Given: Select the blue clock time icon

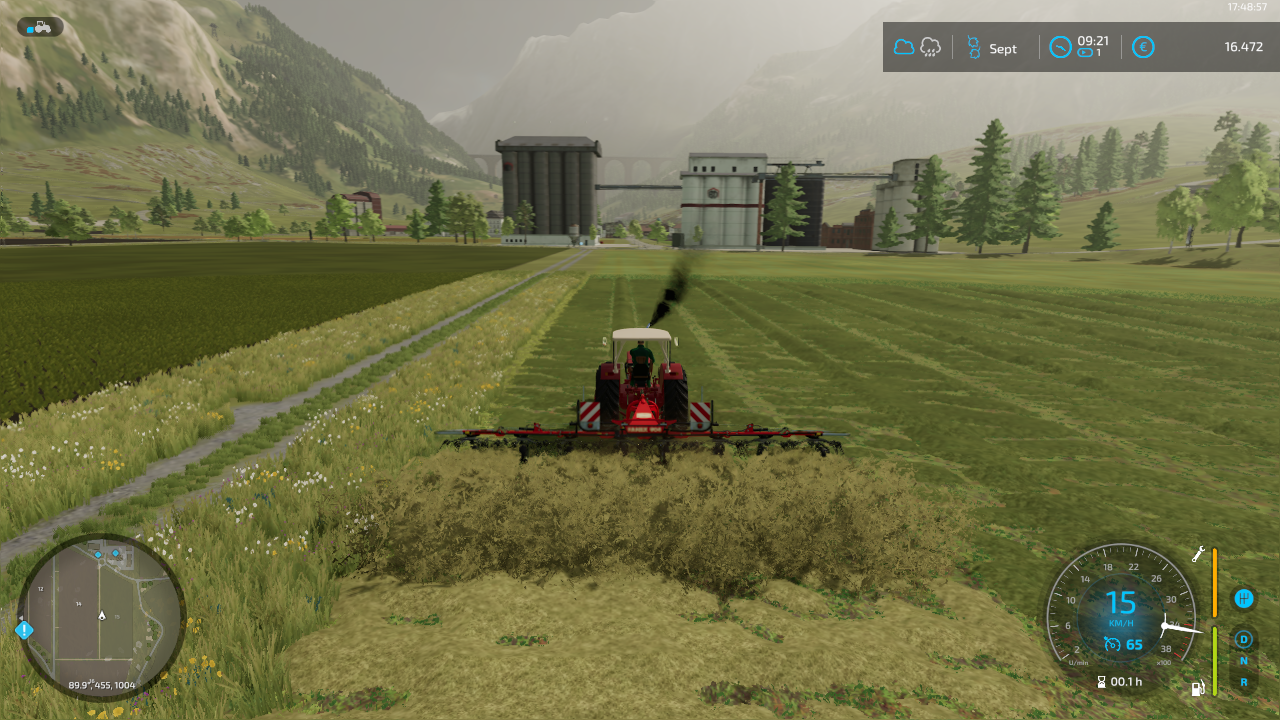Looking at the screenshot, I should tap(1060, 47).
